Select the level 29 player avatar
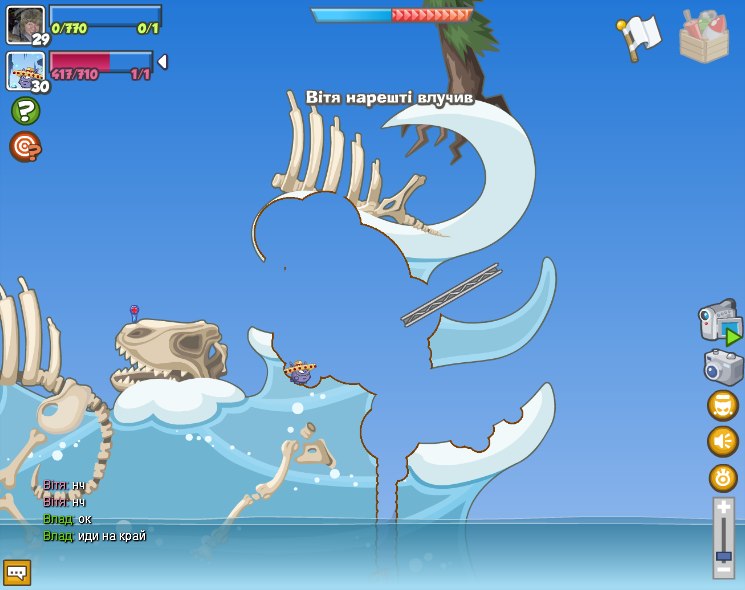 pos(25,23)
